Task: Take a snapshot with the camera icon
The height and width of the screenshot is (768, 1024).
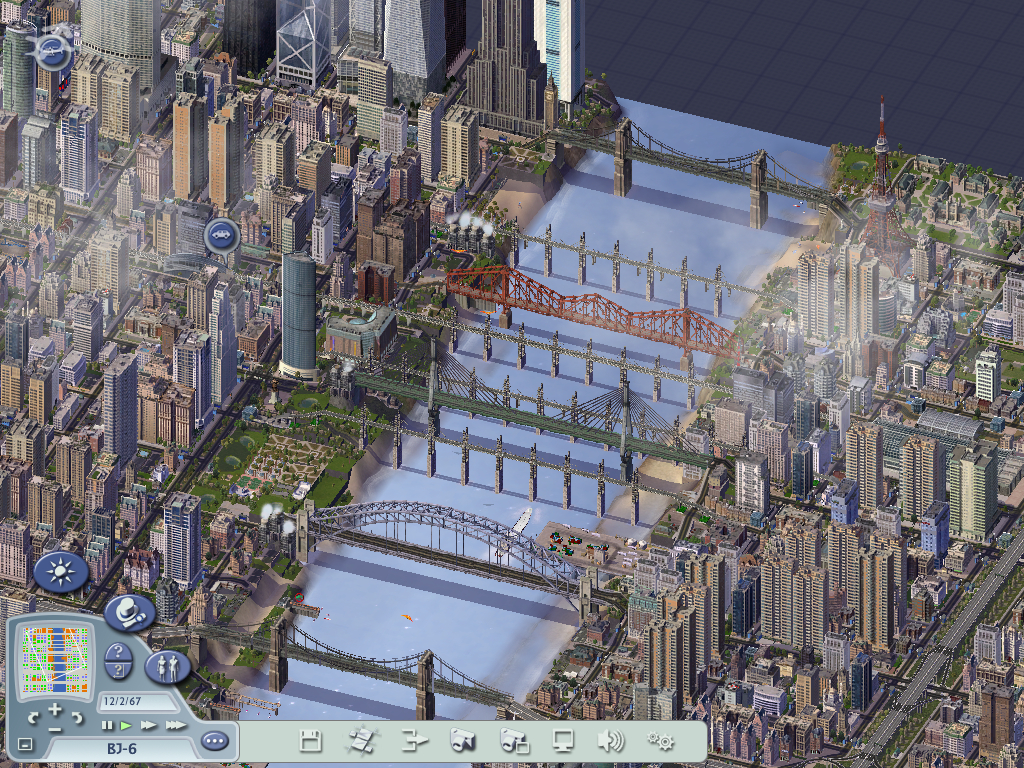Action: [462, 741]
